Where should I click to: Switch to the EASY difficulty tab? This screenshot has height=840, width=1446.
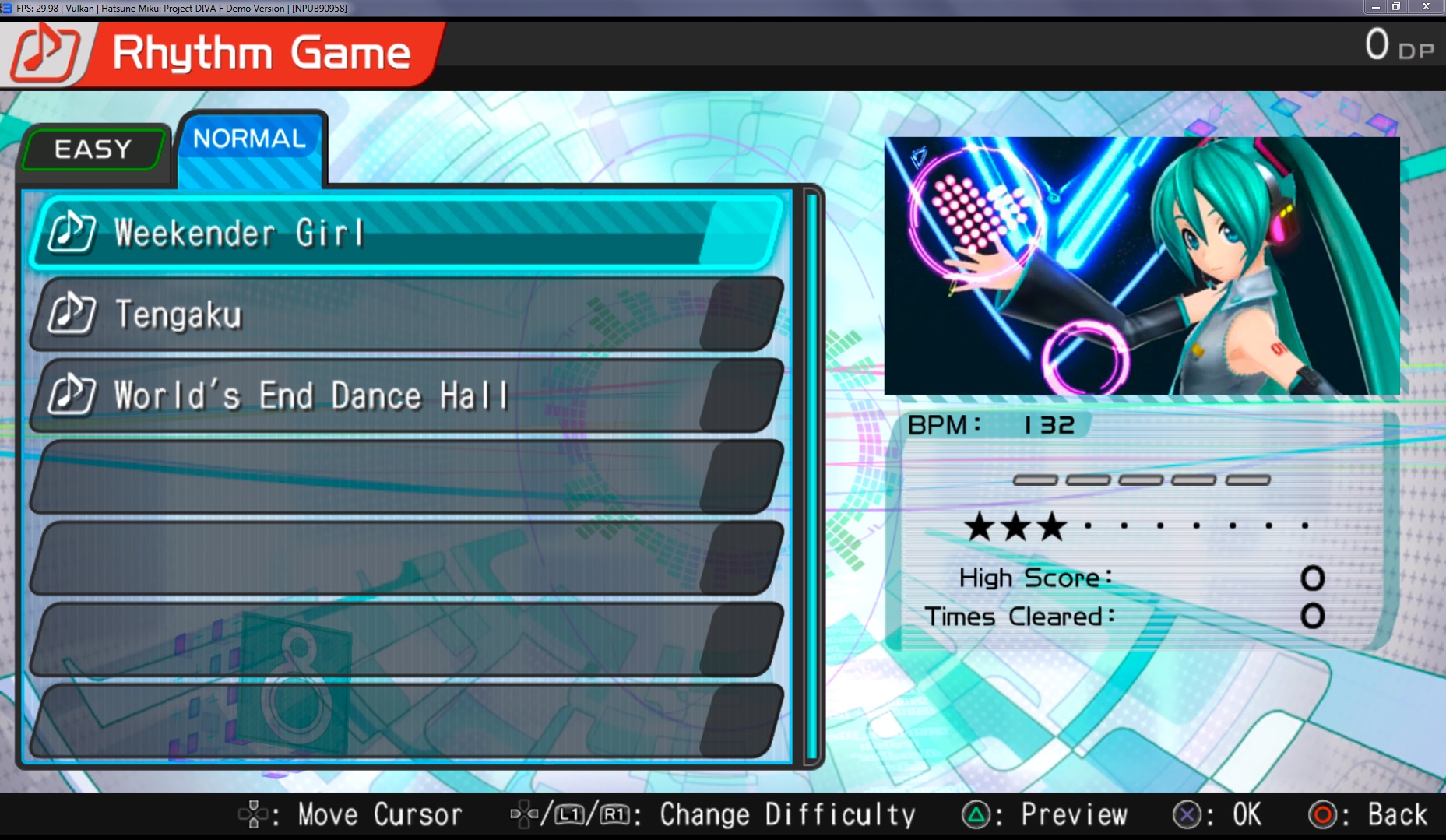[93, 149]
